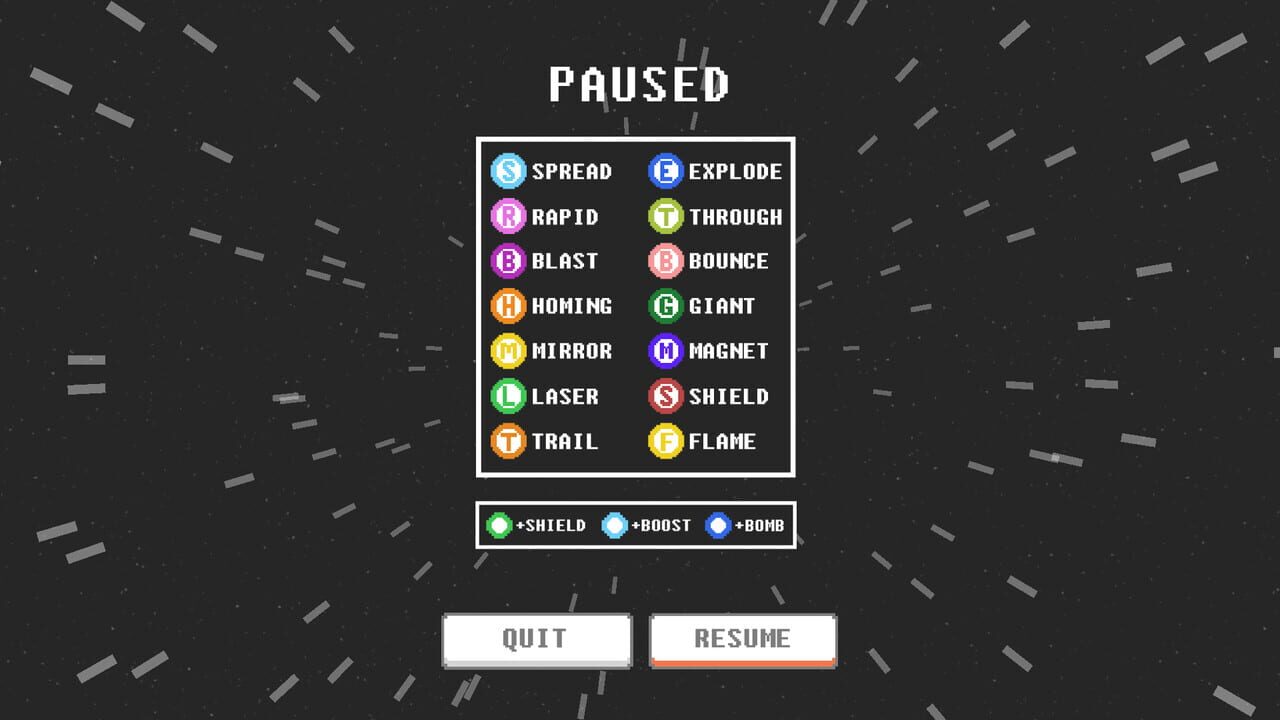Click the blue +BOMB gem icon
Screen dimensions: 1280x720
pyautogui.click(x=716, y=524)
